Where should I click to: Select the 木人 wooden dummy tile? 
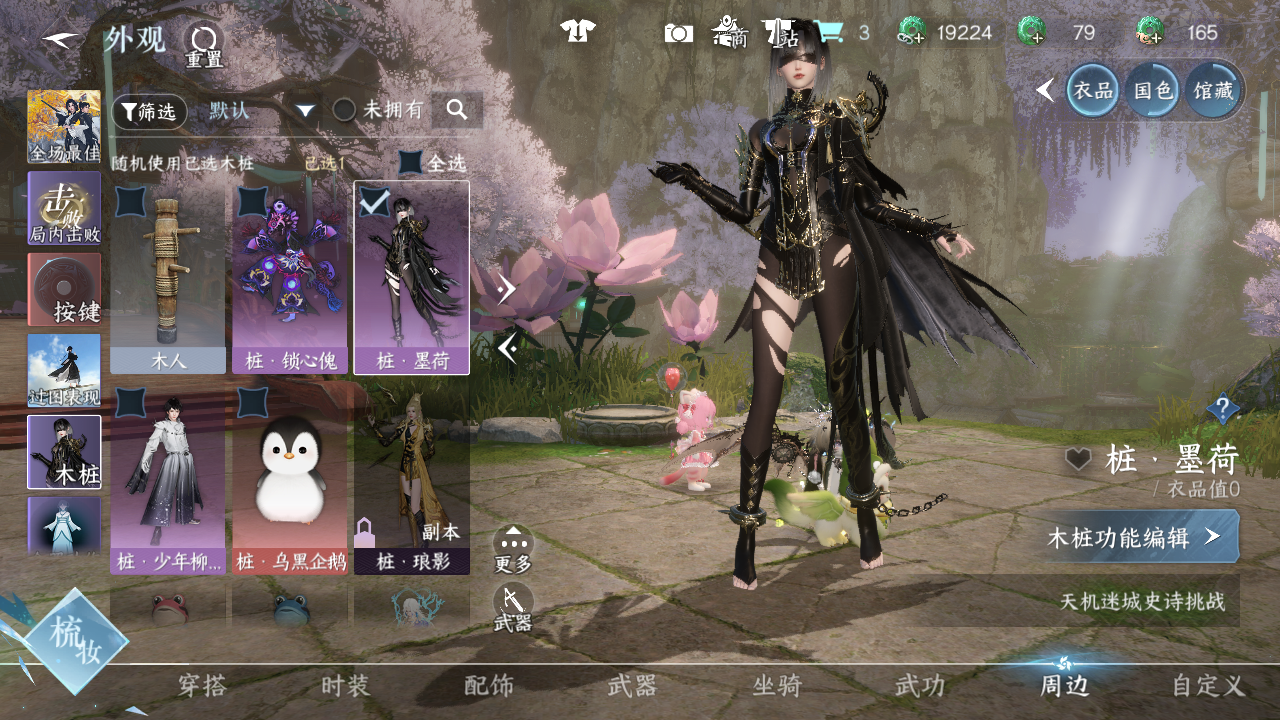point(168,278)
